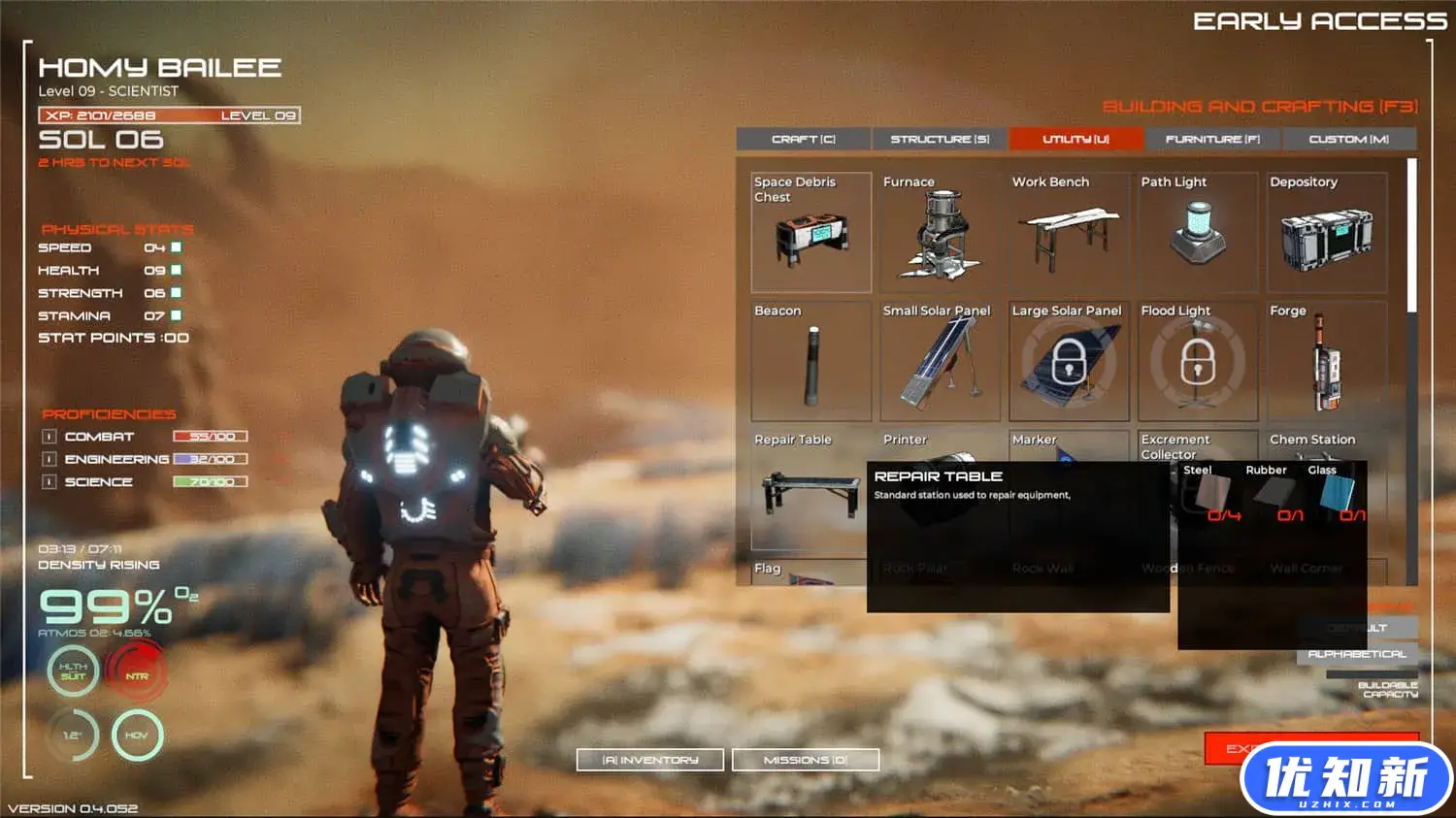Pick the Path Light item

pyautogui.click(x=1198, y=233)
